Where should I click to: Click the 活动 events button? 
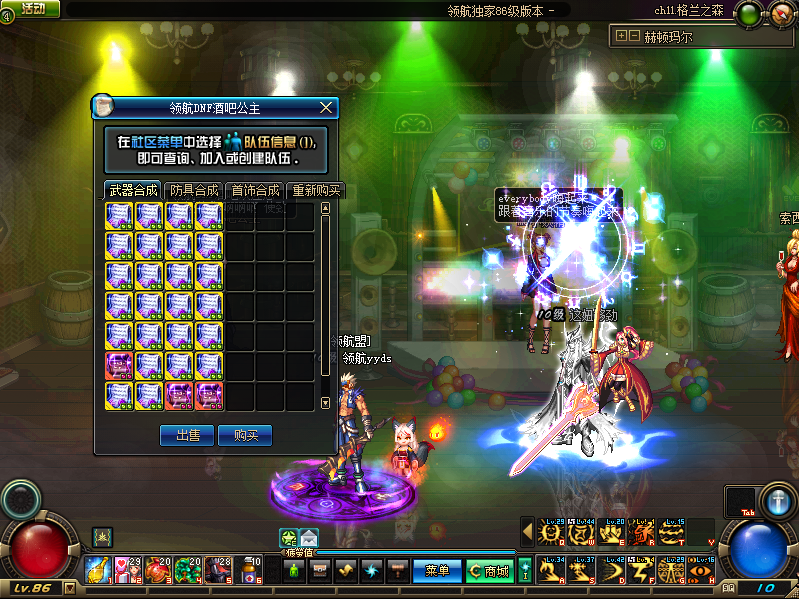coord(31,9)
